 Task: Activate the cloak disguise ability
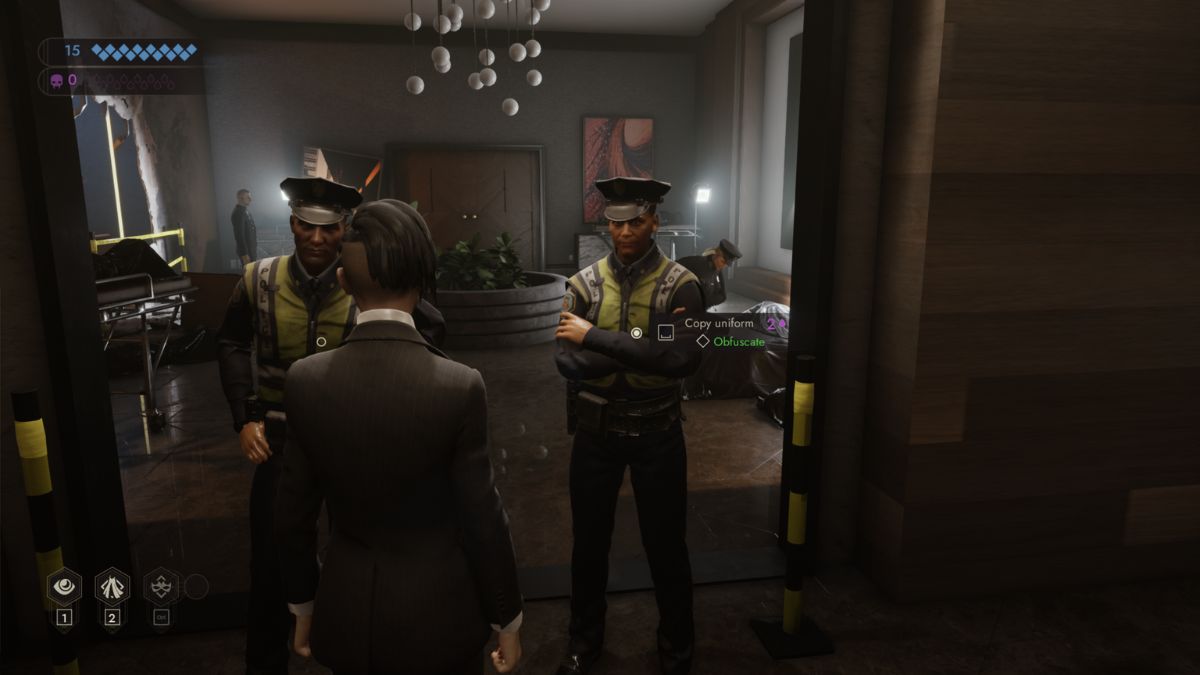pyautogui.click(x=112, y=587)
